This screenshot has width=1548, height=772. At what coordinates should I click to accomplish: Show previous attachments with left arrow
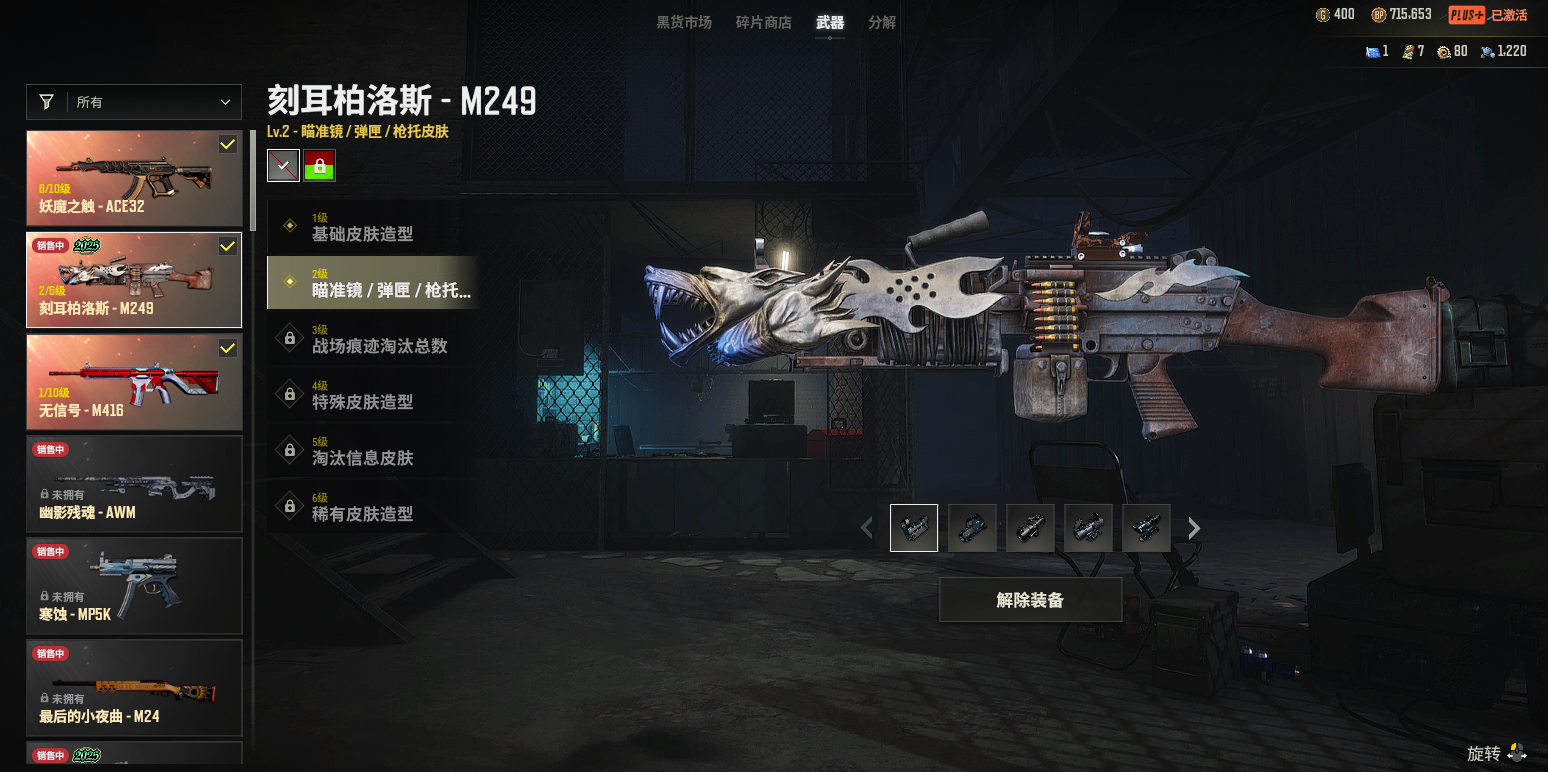coord(867,528)
